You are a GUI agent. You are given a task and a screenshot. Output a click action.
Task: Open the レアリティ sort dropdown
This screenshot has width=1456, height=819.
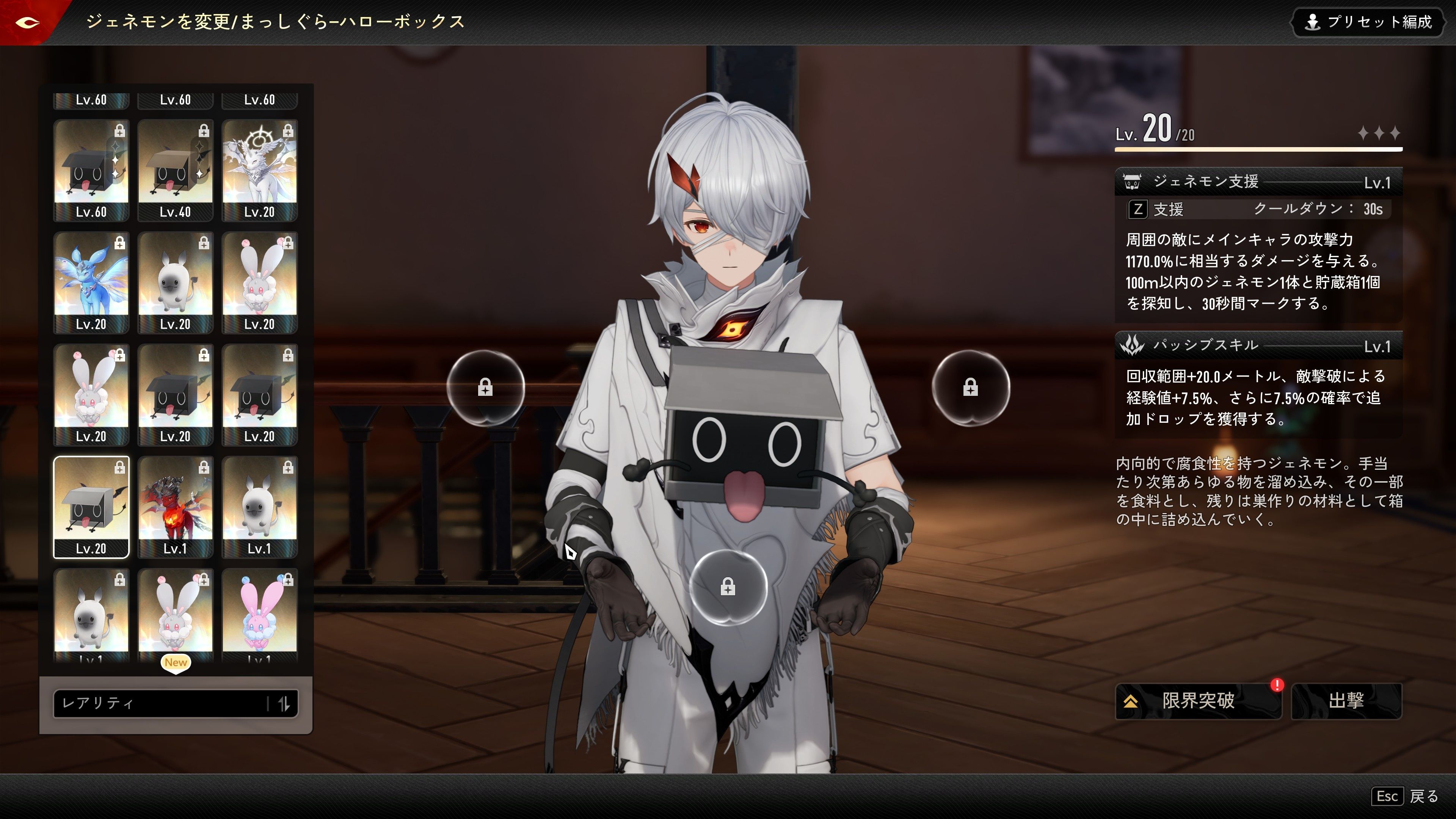[x=161, y=703]
